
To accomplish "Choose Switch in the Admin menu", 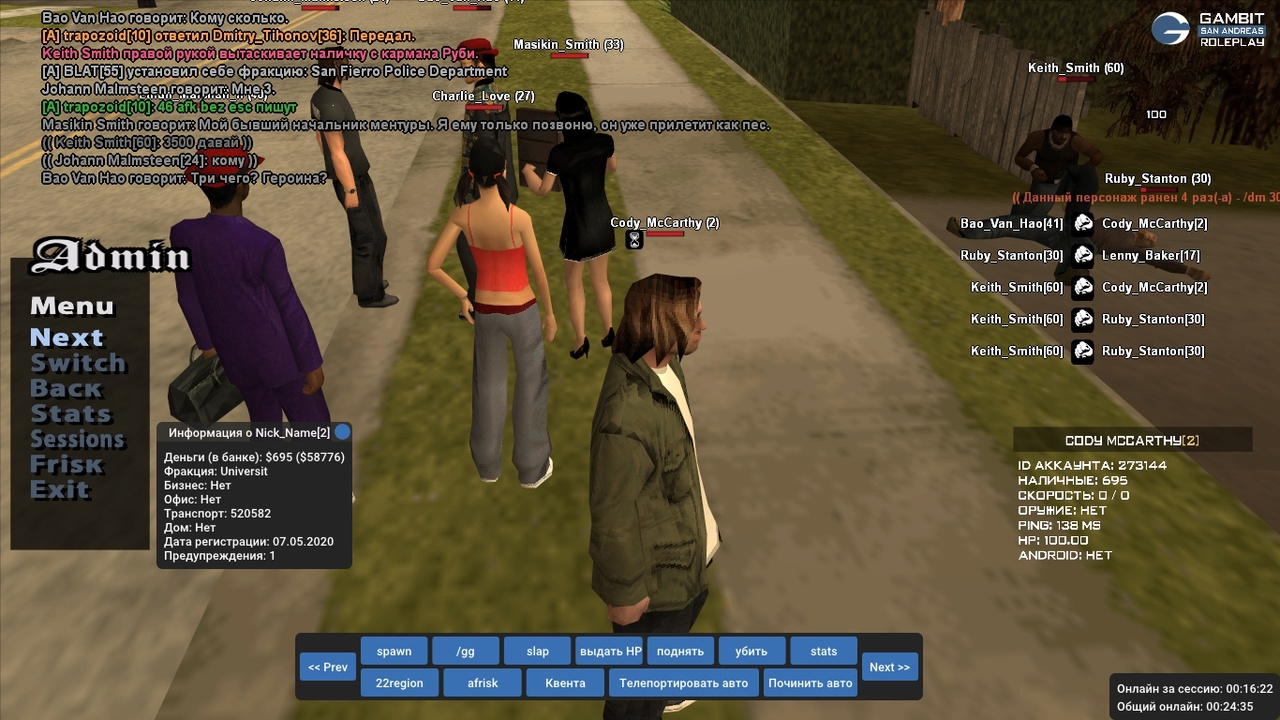I will tap(78, 363).
